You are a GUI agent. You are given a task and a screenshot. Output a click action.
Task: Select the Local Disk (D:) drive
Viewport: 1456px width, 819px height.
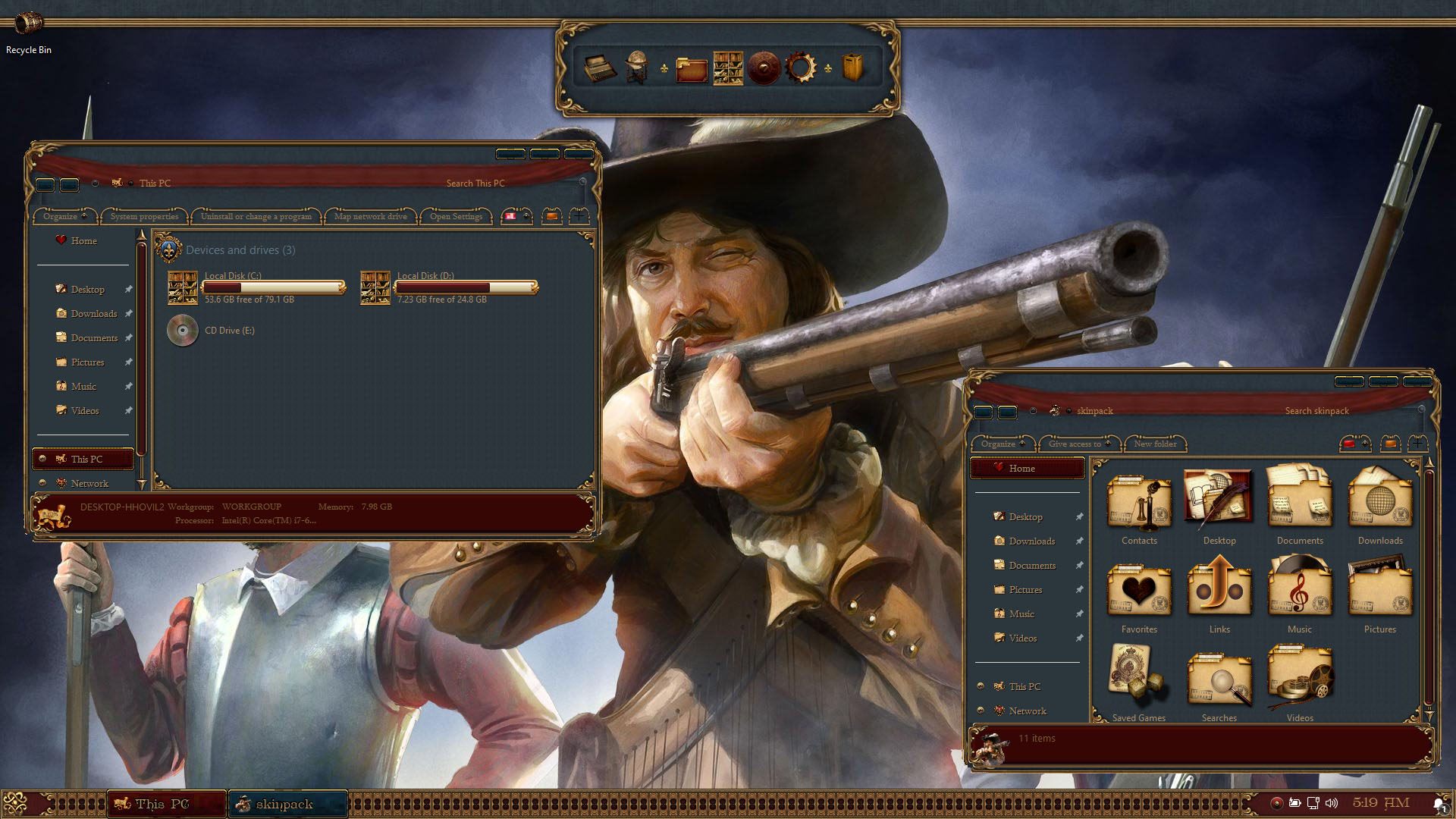375,287
